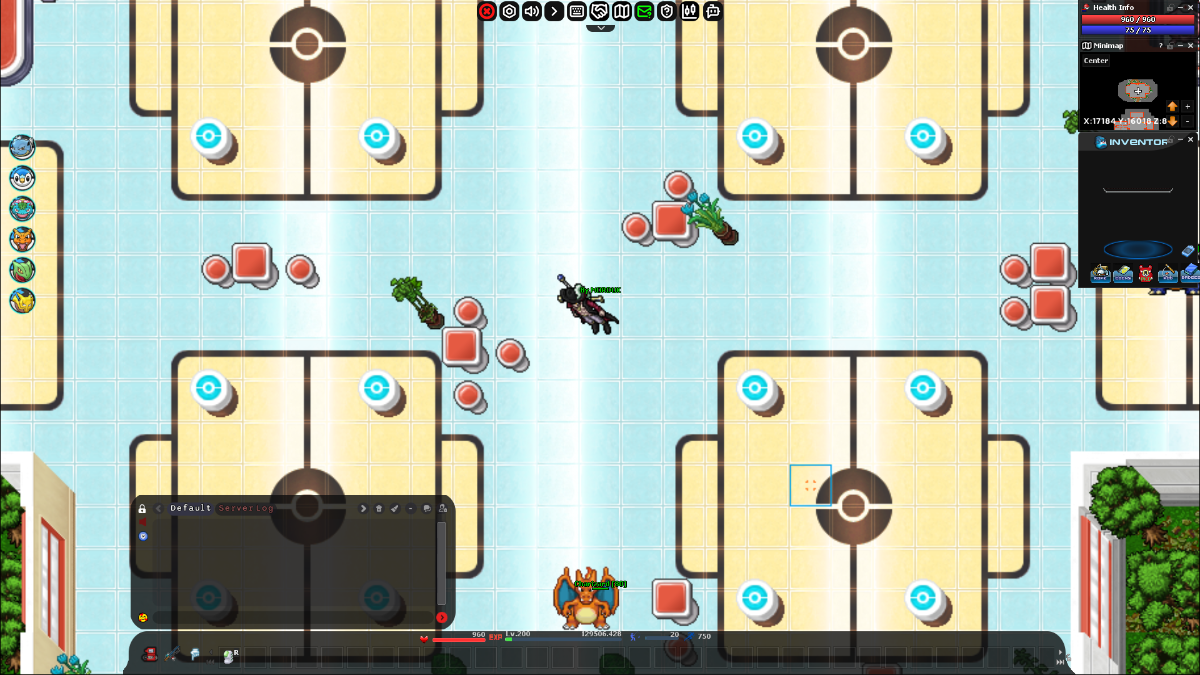Click the red Pokedex icon on the bottom bar
This screenshot has height=675, width=1200.
coord(151,654)
